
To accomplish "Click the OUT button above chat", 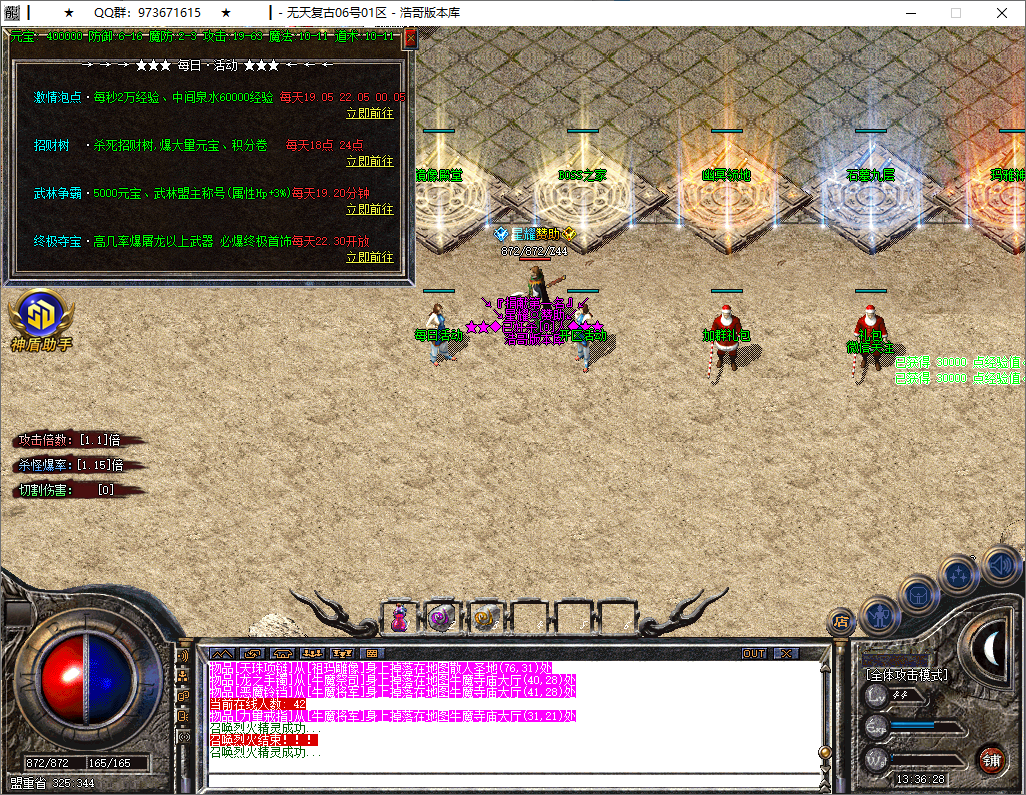I will tap(754, 654).
